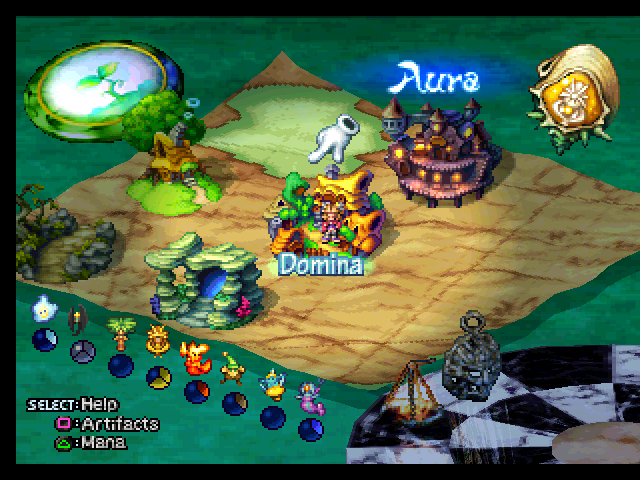Screen dimensions: 640x480
Task: Select the Jinn wind spirit icon
Action: (x=271, y=384)
